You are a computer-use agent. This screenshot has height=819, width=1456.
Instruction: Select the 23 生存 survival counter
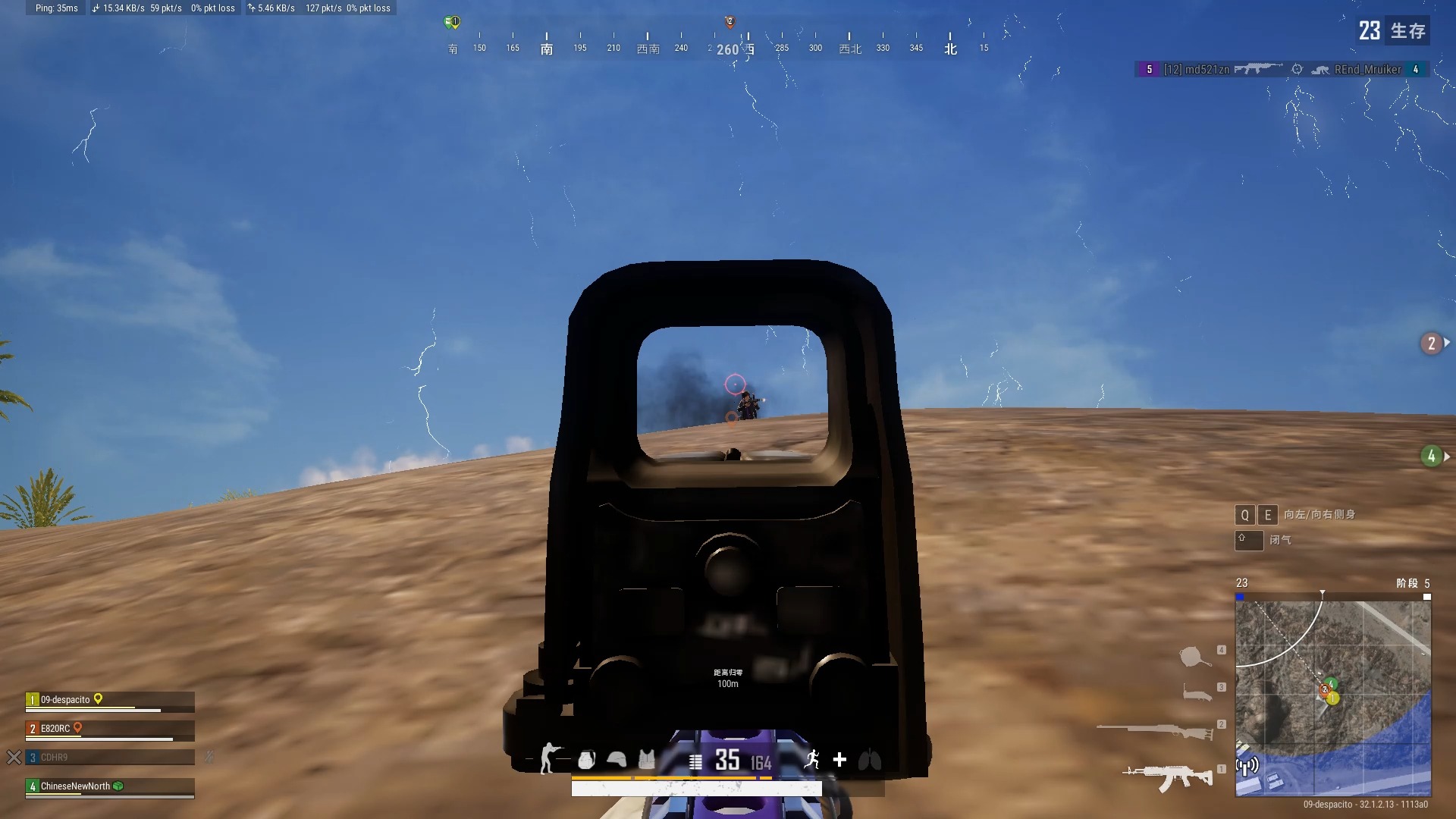pos(1392,31)
